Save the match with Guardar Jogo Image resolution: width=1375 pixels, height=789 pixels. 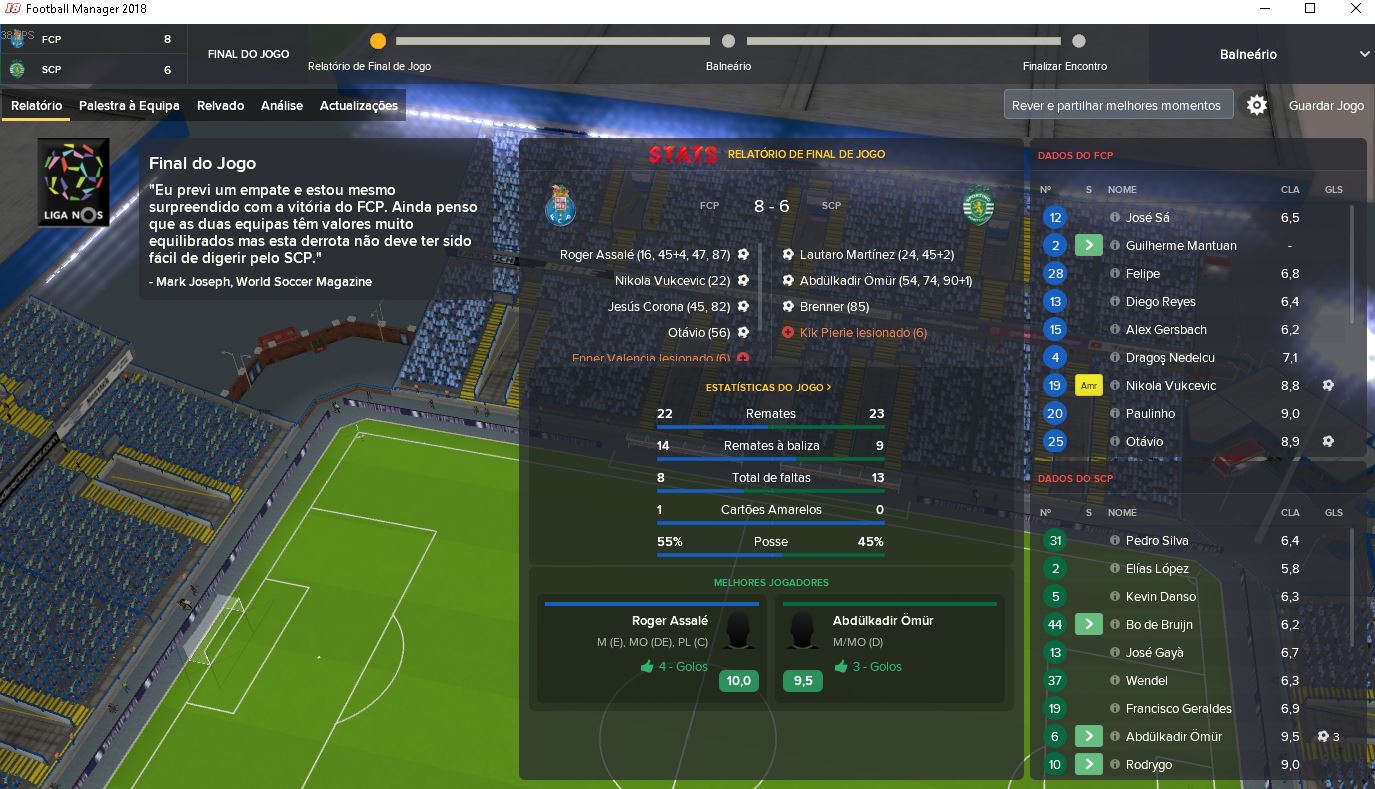pos(1326,105)
